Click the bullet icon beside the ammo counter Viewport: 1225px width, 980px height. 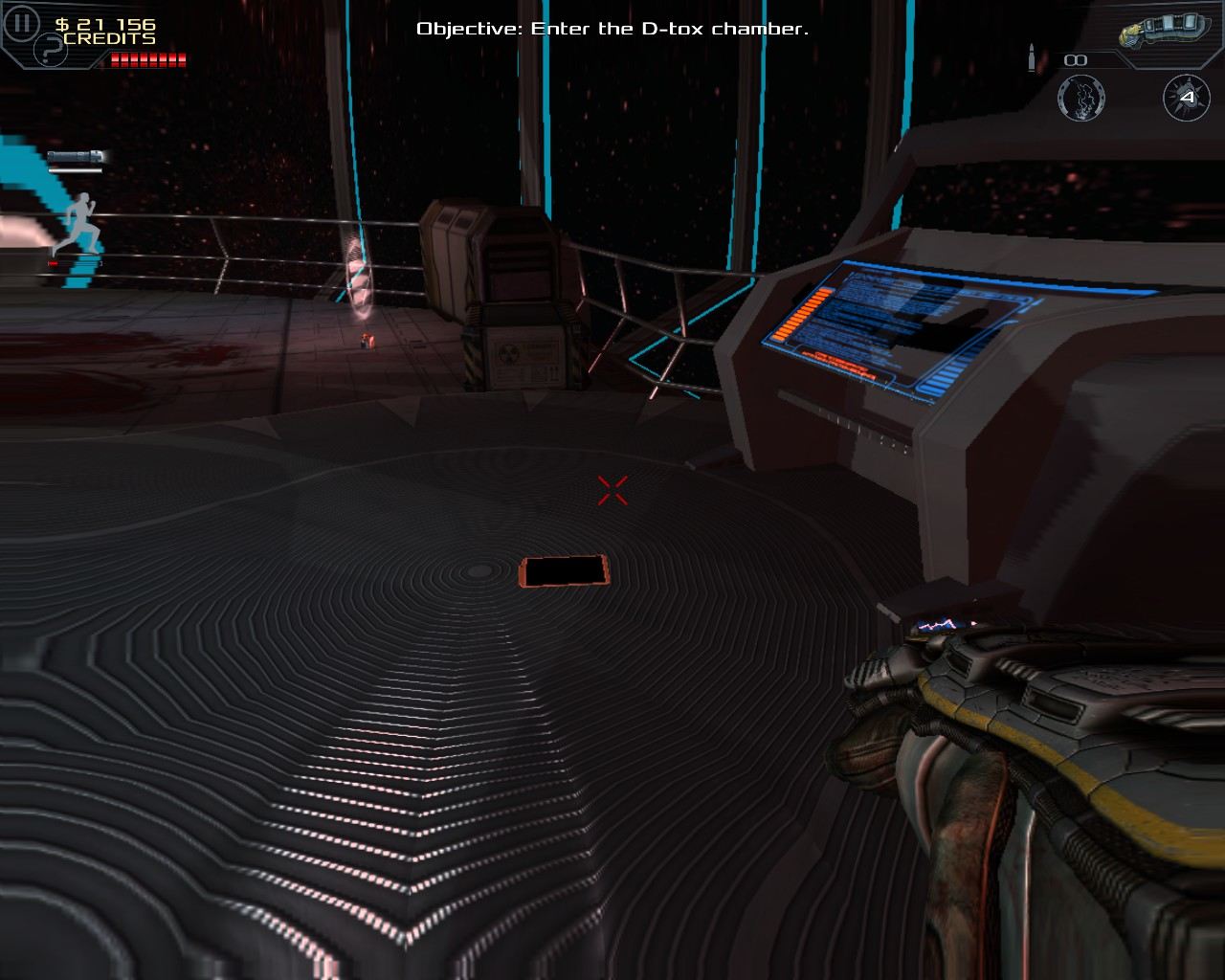click(1031, 57)
